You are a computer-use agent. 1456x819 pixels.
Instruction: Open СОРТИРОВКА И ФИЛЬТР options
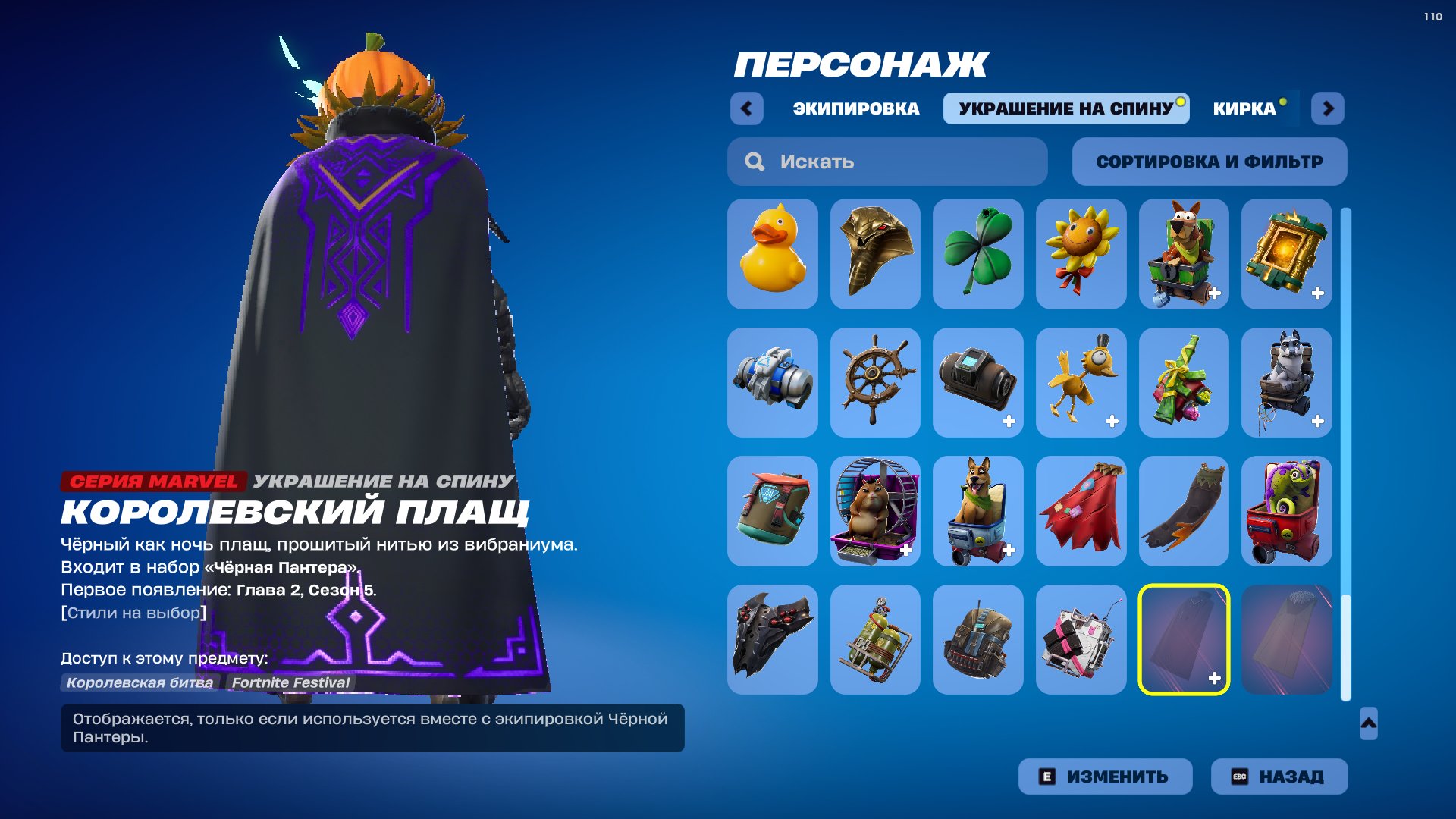pyautogui.click(x=1210, y=161)
